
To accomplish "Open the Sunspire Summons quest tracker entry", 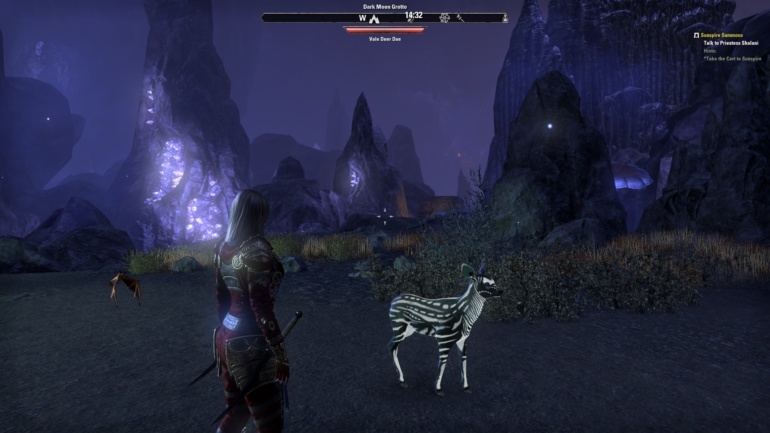I will (723, 35).
